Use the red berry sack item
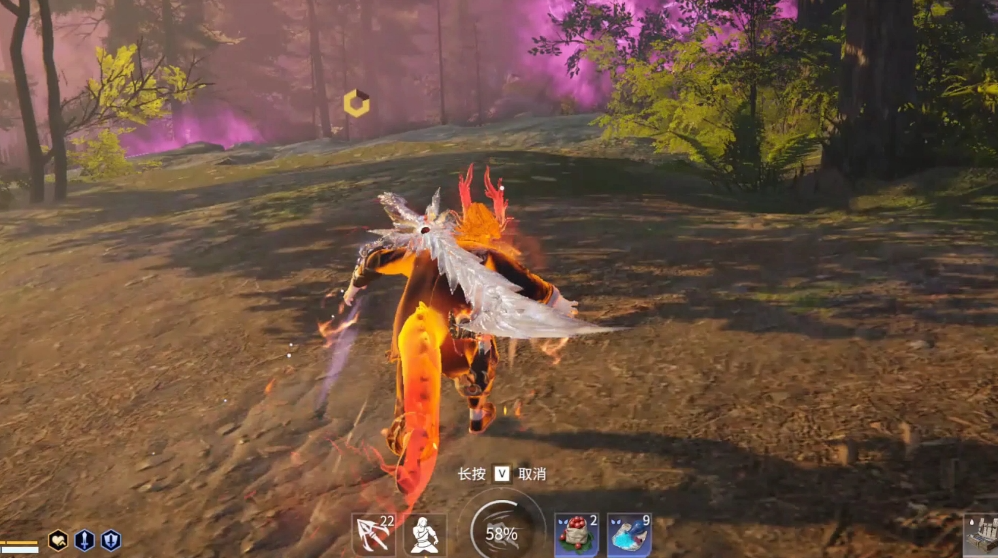This screenshot has height=558, width=998. tap(577, 535)
